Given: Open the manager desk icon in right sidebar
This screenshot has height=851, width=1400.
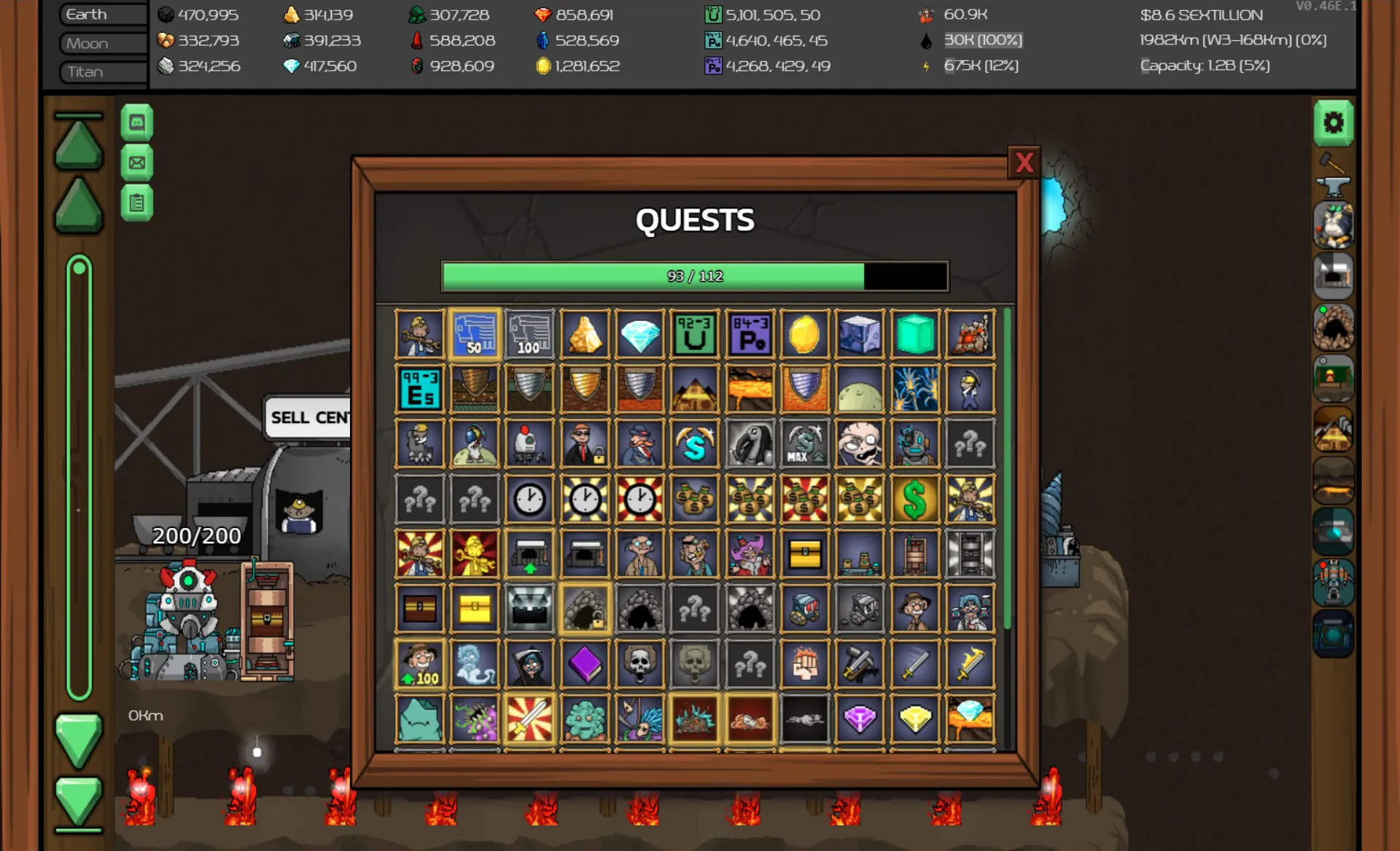Looking at the screenshot, I should [1334, 378].
